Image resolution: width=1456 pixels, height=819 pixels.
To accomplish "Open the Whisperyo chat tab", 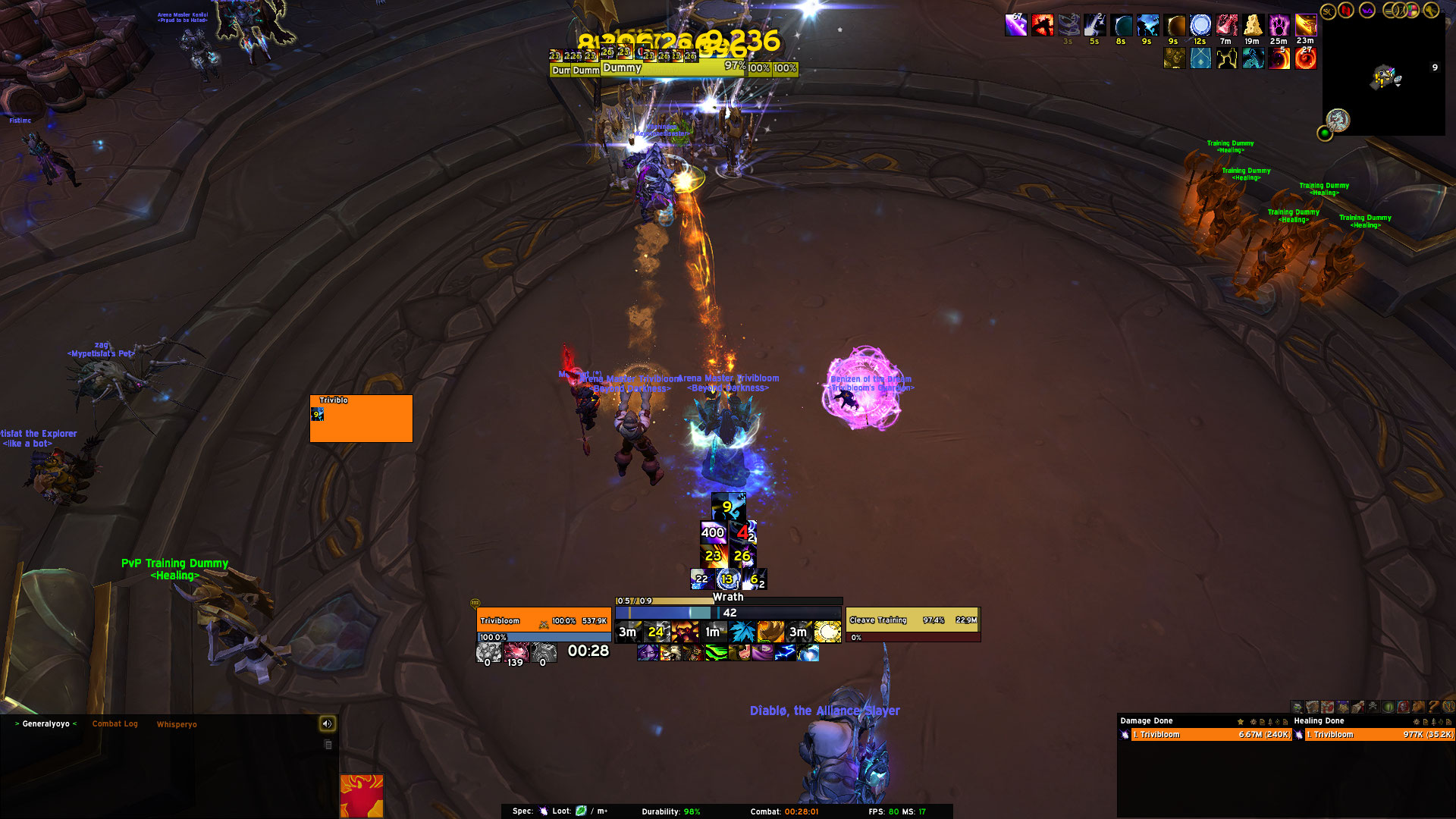I will [x=177, y=725].
